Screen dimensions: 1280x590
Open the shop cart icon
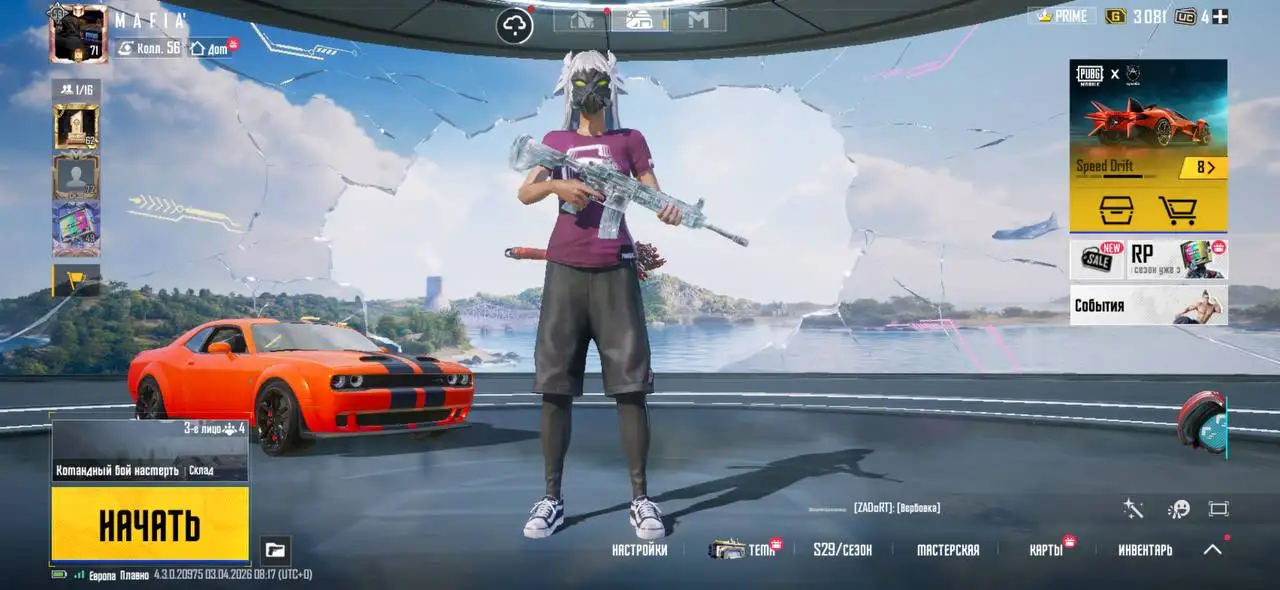coord(1177,210)
